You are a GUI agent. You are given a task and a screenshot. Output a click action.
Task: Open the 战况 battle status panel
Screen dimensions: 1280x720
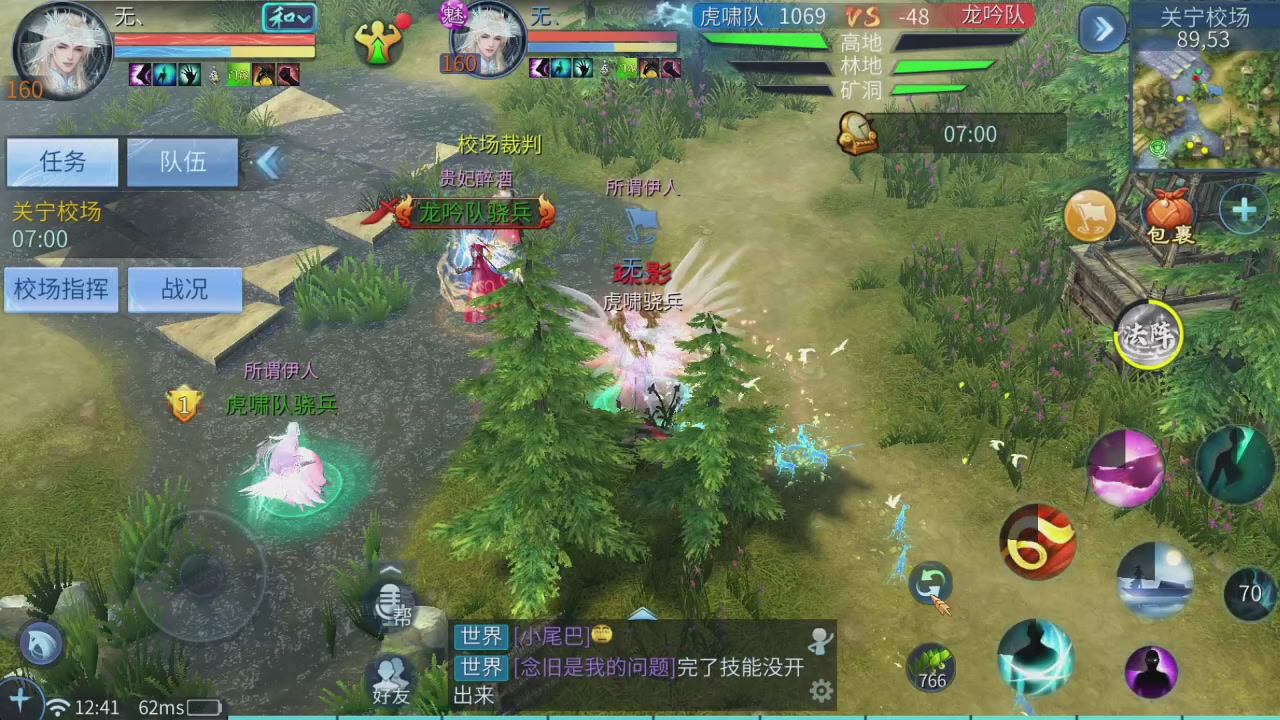click(x=185, y=289)
